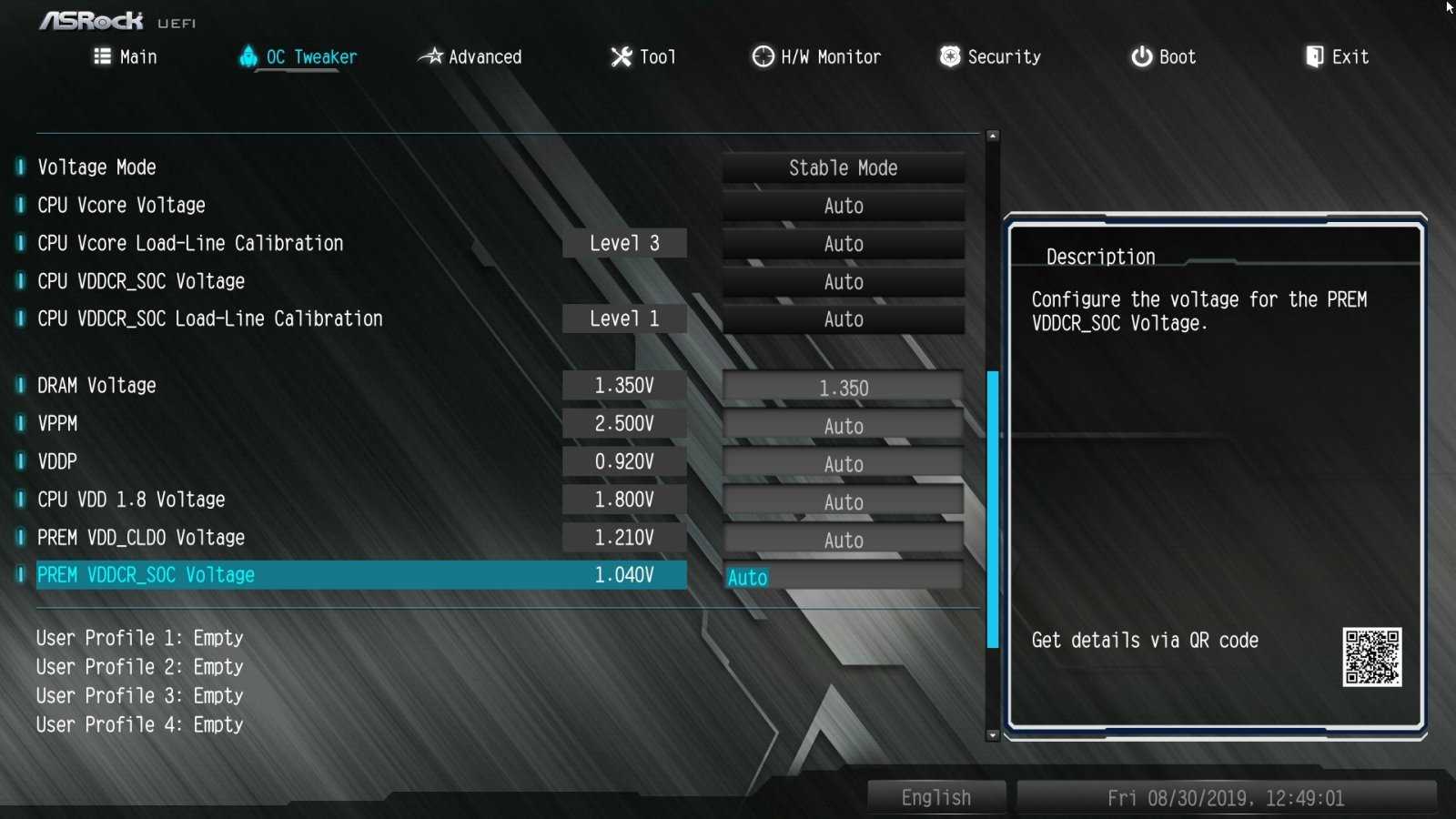
Task: Open the Security tab
Action: pyautogui.click(x=990, y=57)
